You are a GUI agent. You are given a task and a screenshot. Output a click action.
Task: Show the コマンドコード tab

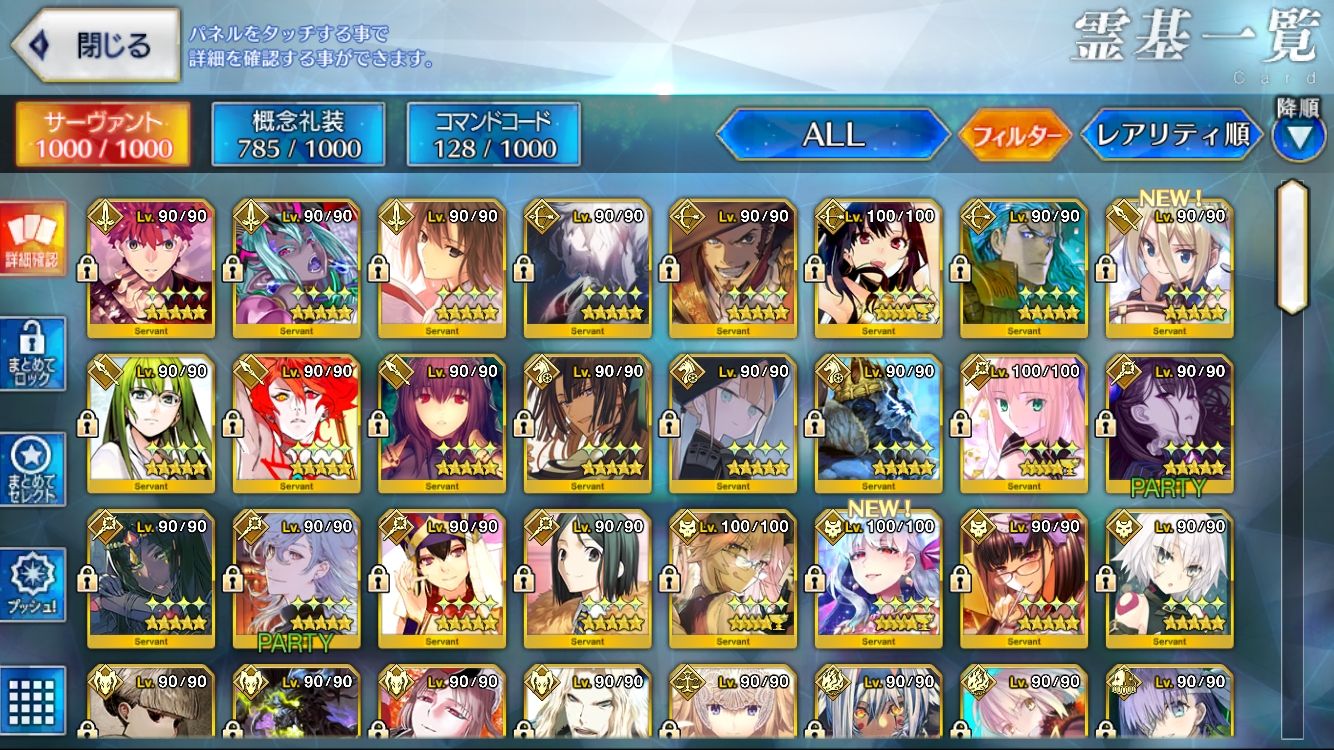coord(493,134)
